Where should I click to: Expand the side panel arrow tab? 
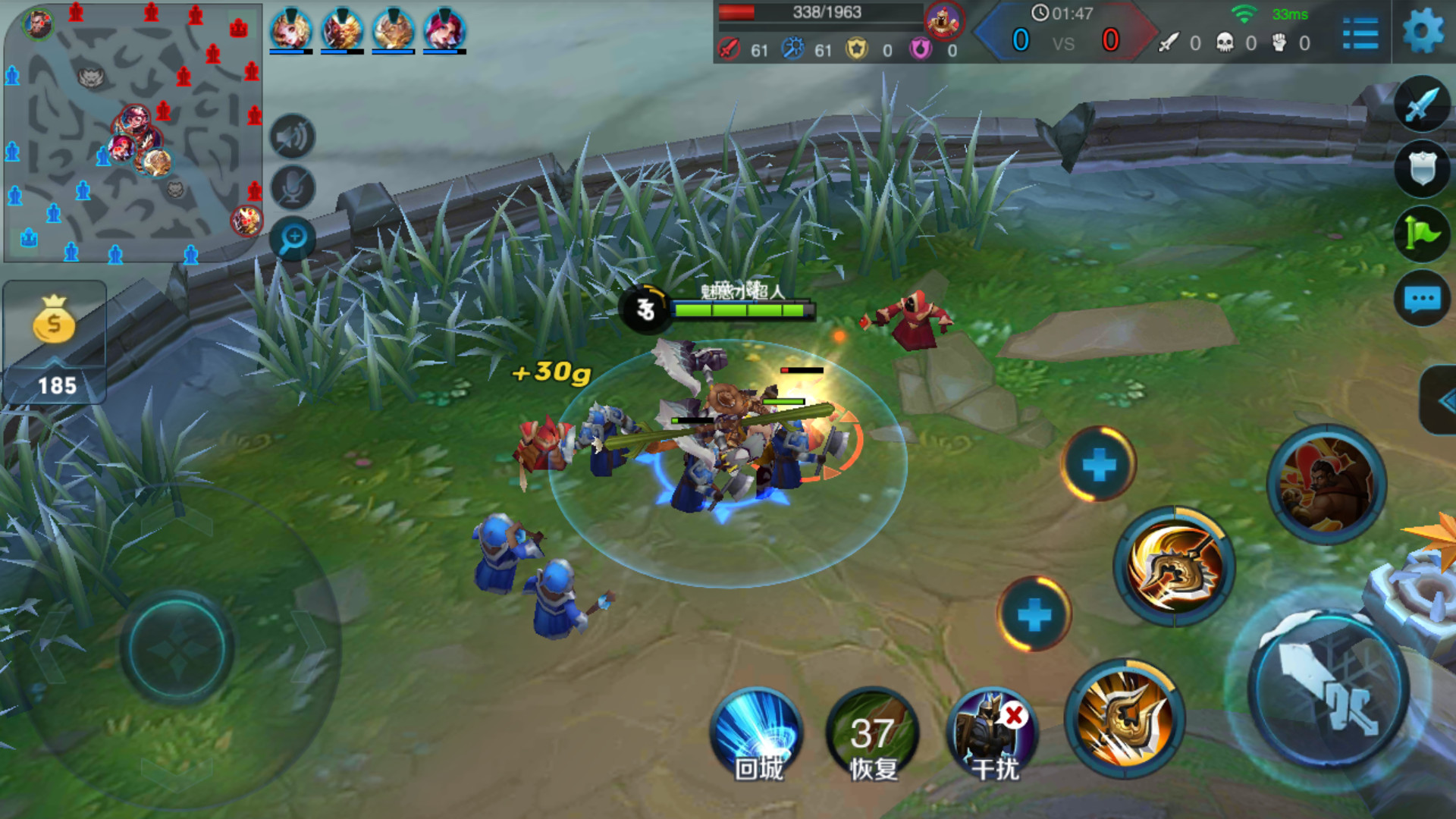1441,400
